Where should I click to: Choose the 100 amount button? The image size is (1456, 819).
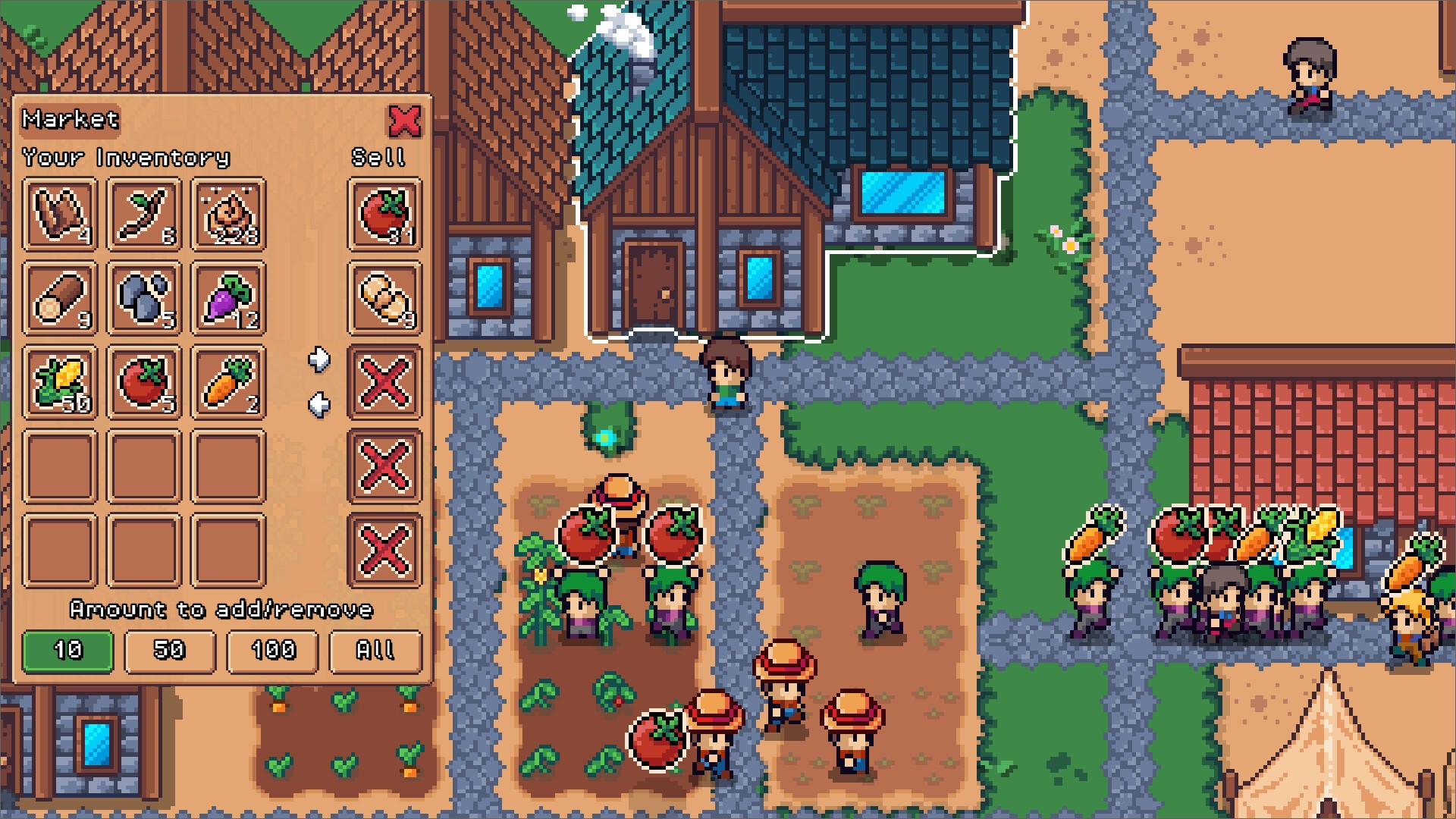272,651
